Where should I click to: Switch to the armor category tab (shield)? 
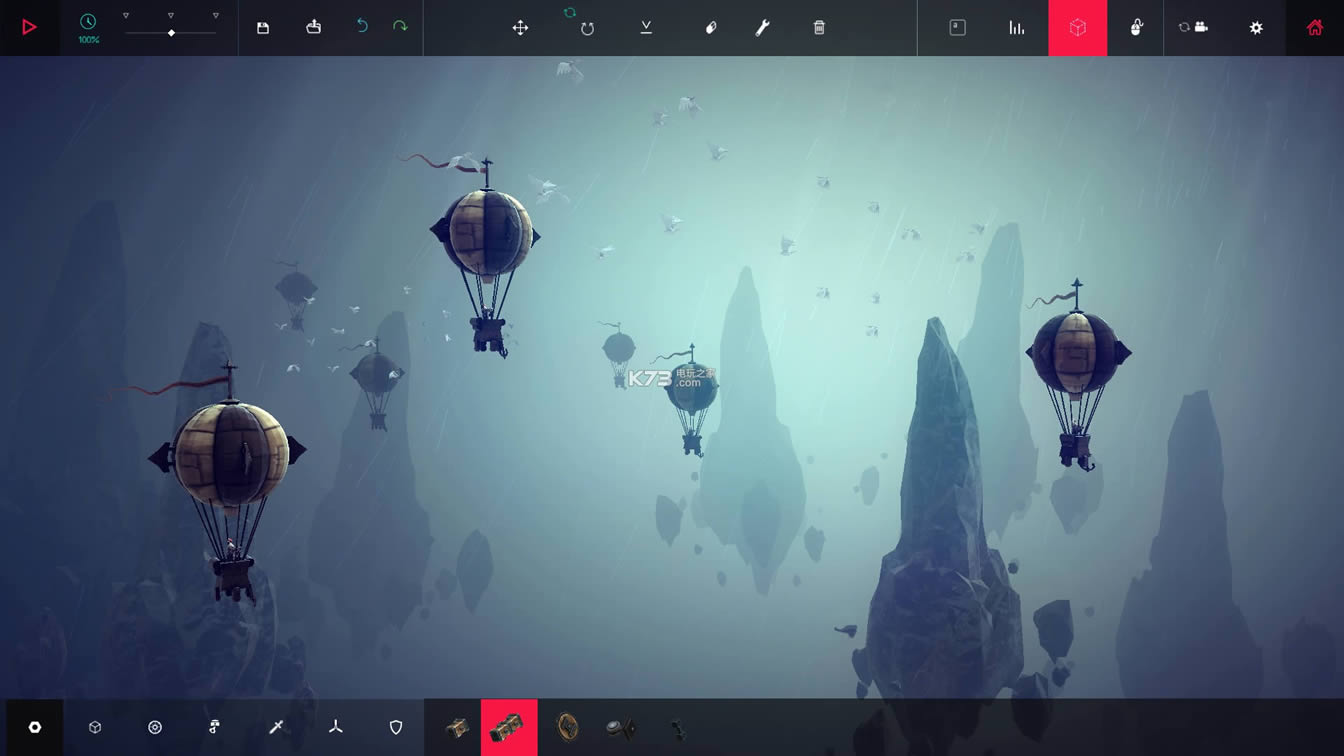point(395,728)
